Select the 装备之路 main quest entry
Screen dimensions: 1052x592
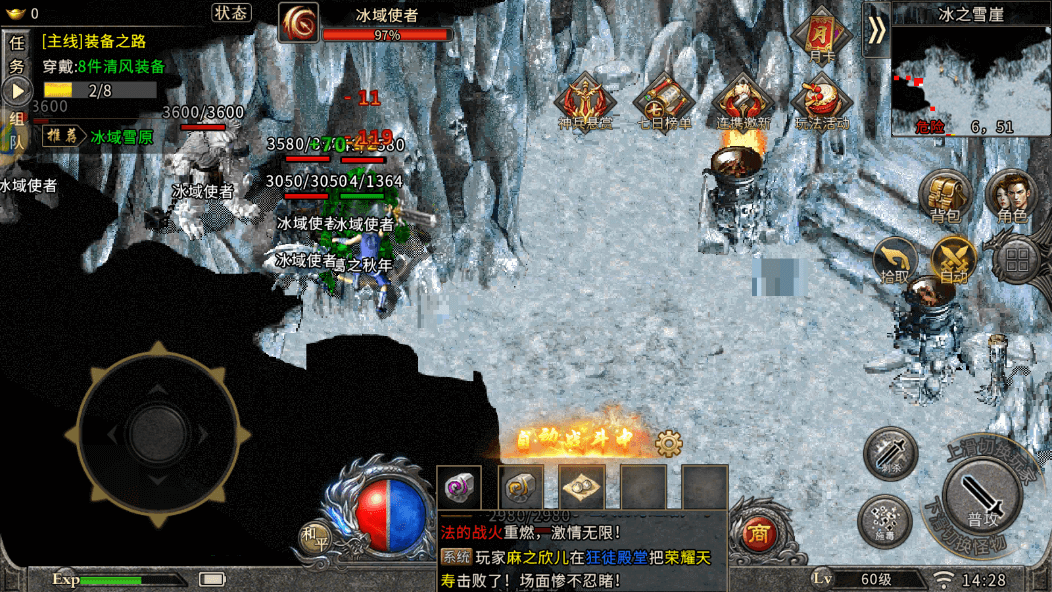point(94,42)
